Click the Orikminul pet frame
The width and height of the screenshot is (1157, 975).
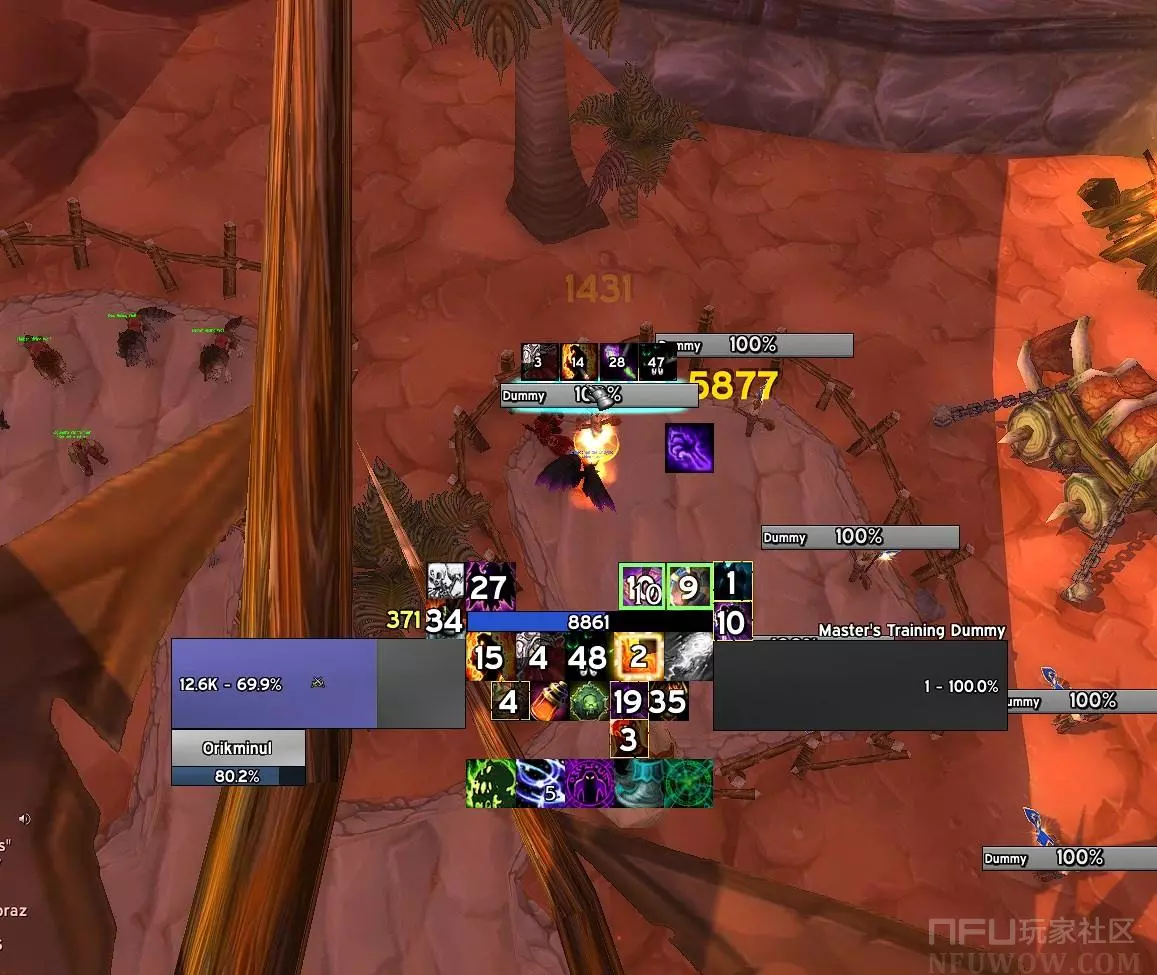coord(238,748)
